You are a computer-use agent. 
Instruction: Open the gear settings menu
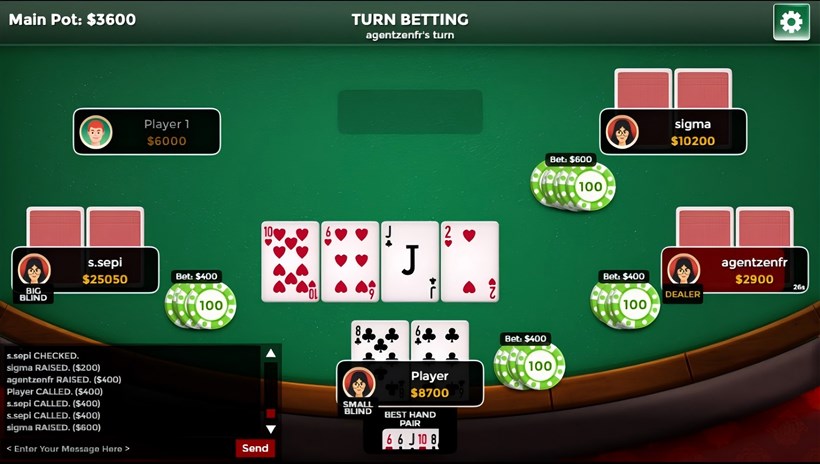[x=791, y=22]
